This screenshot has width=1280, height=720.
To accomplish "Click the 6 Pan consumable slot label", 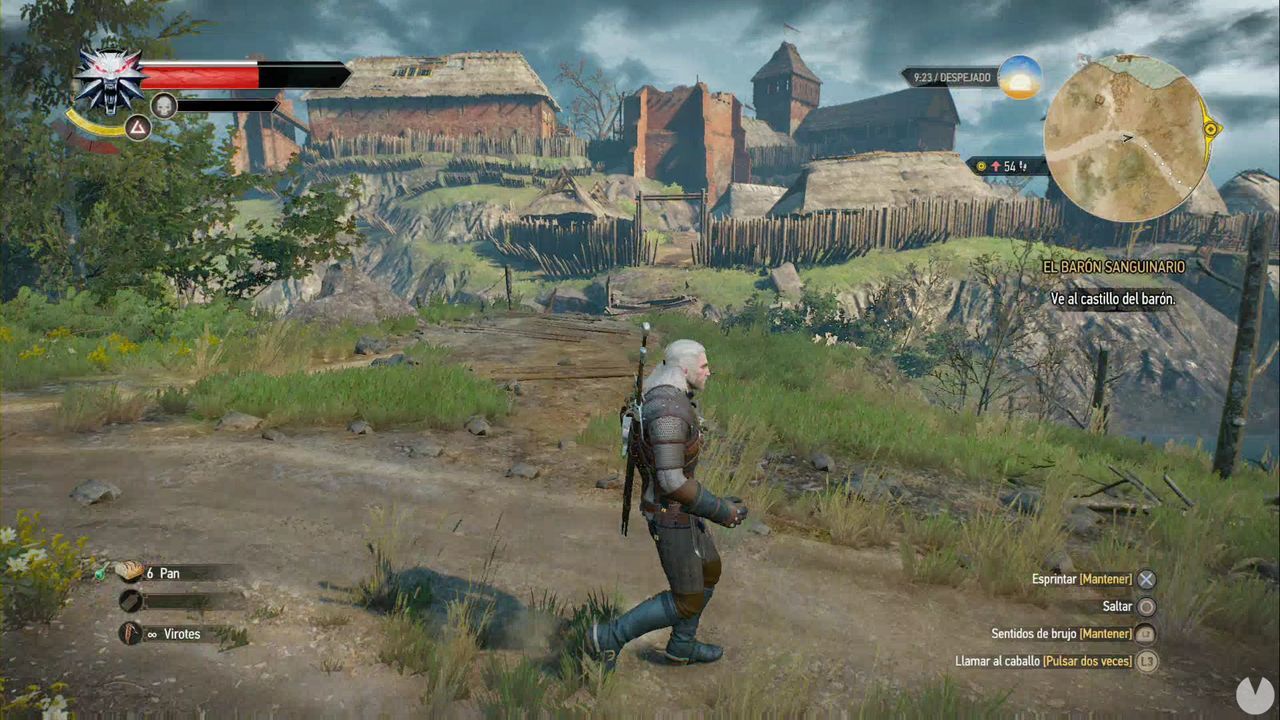I will click(x=163, y=573).
